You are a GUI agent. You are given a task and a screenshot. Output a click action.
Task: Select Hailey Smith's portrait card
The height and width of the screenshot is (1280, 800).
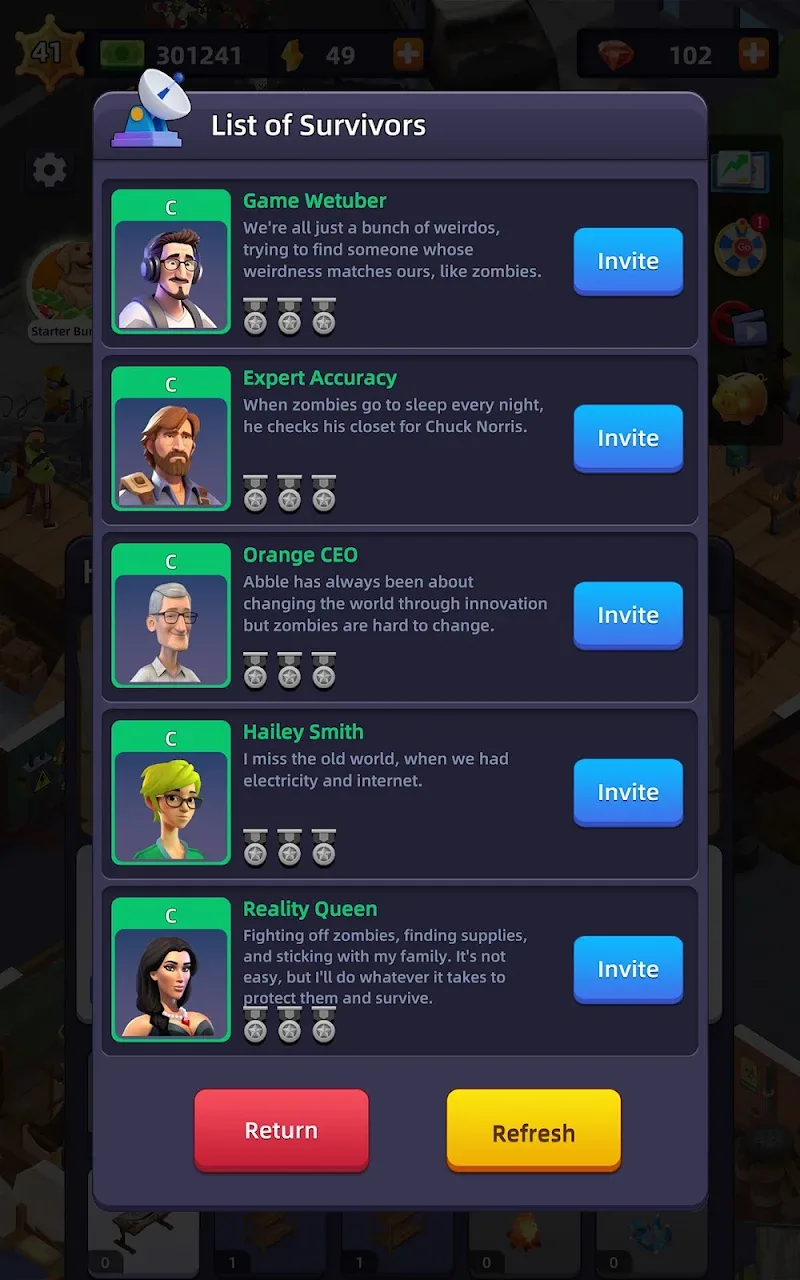click(x=171, y=793)
